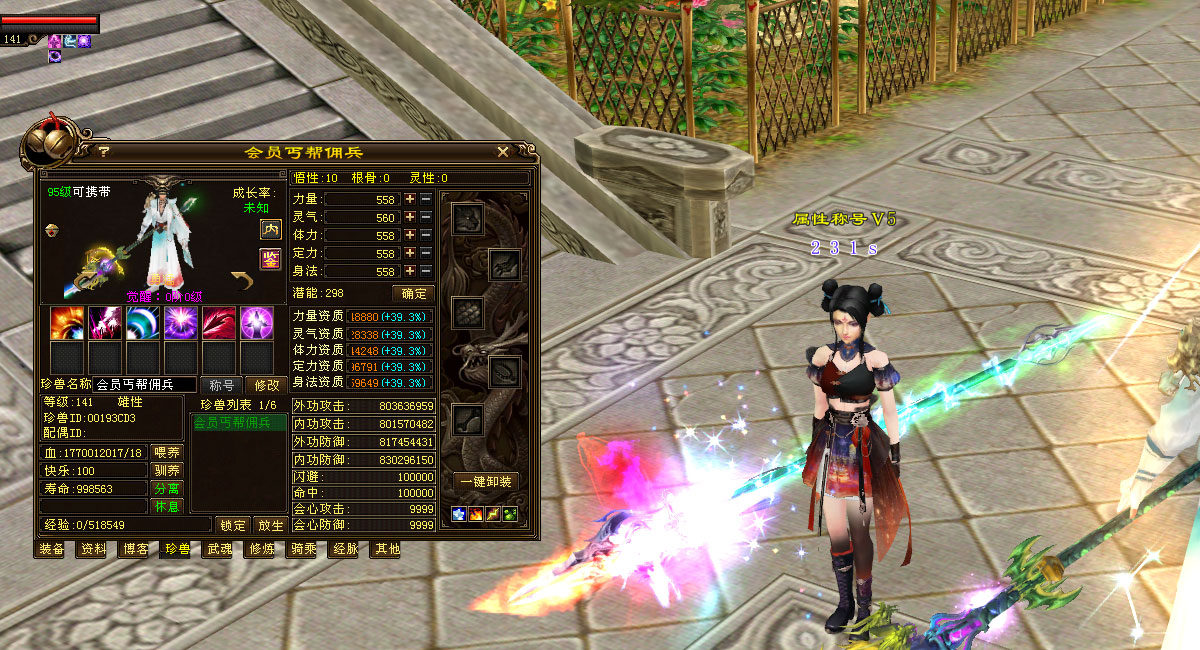Increase 力量 with the plus button

click(409, 199)
